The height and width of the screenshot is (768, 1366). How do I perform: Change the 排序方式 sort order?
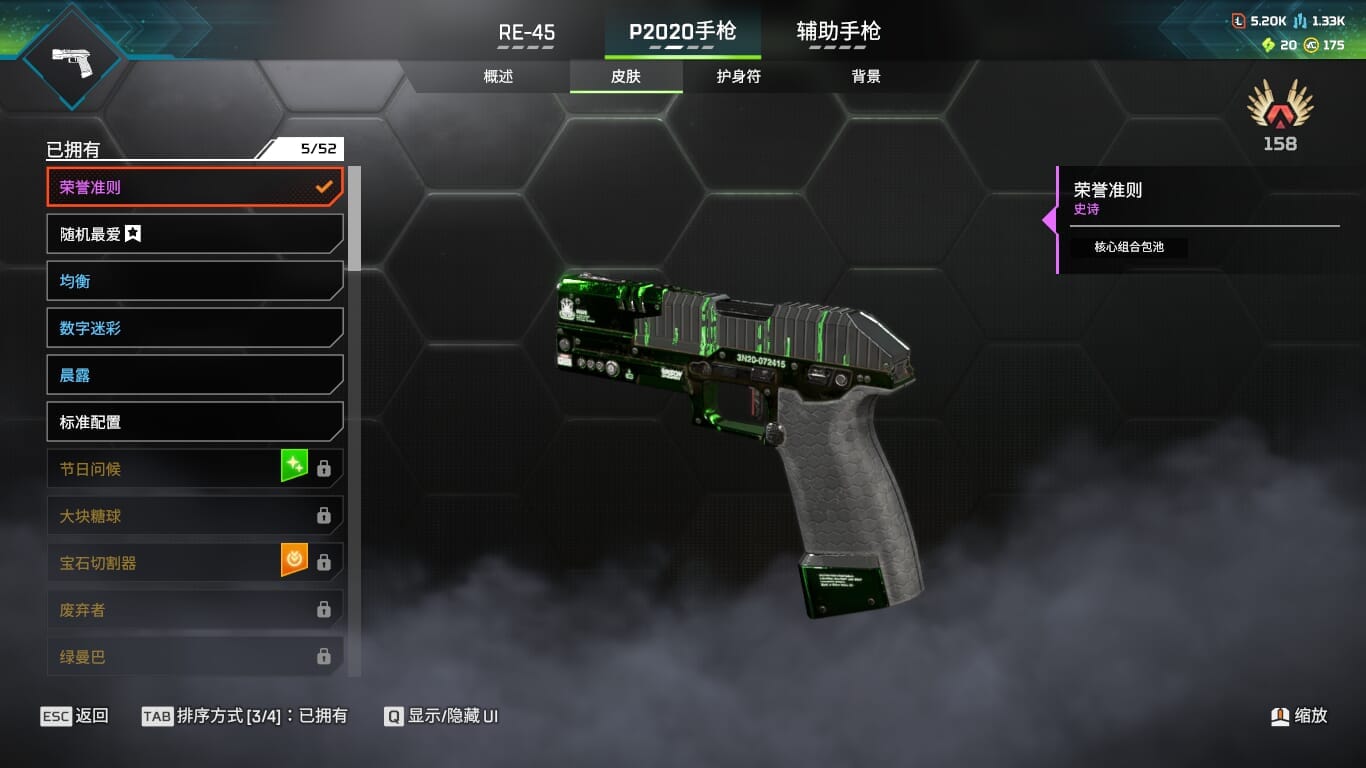[245, 716]
